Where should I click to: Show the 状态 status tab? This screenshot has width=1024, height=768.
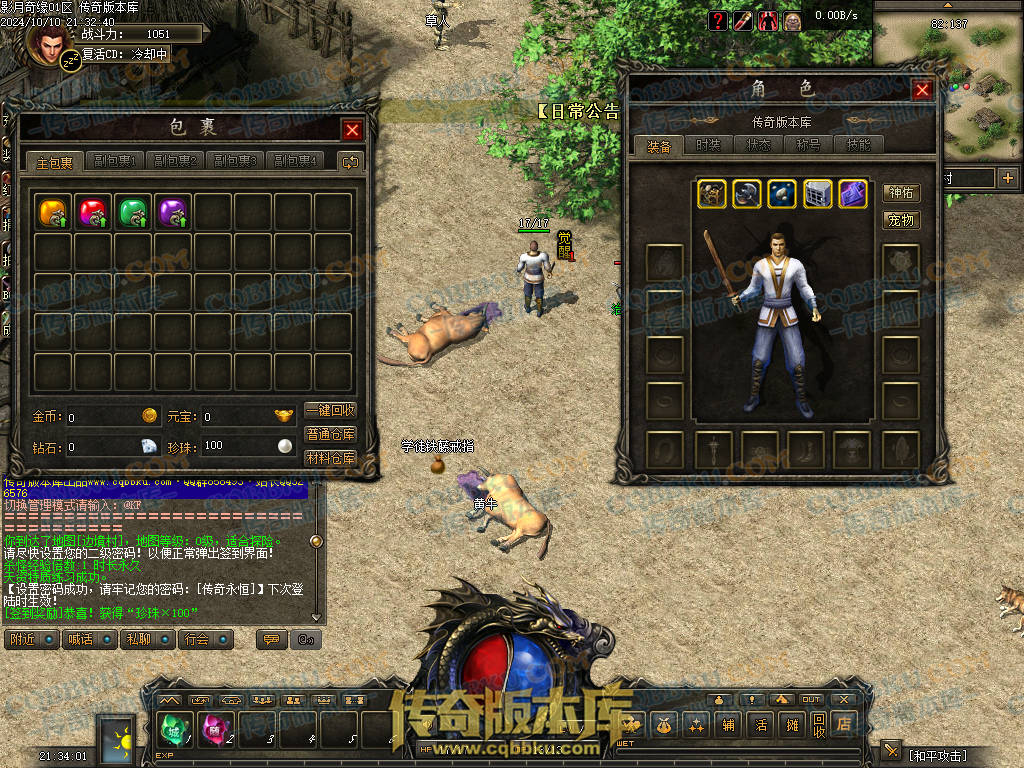point(758,145)
